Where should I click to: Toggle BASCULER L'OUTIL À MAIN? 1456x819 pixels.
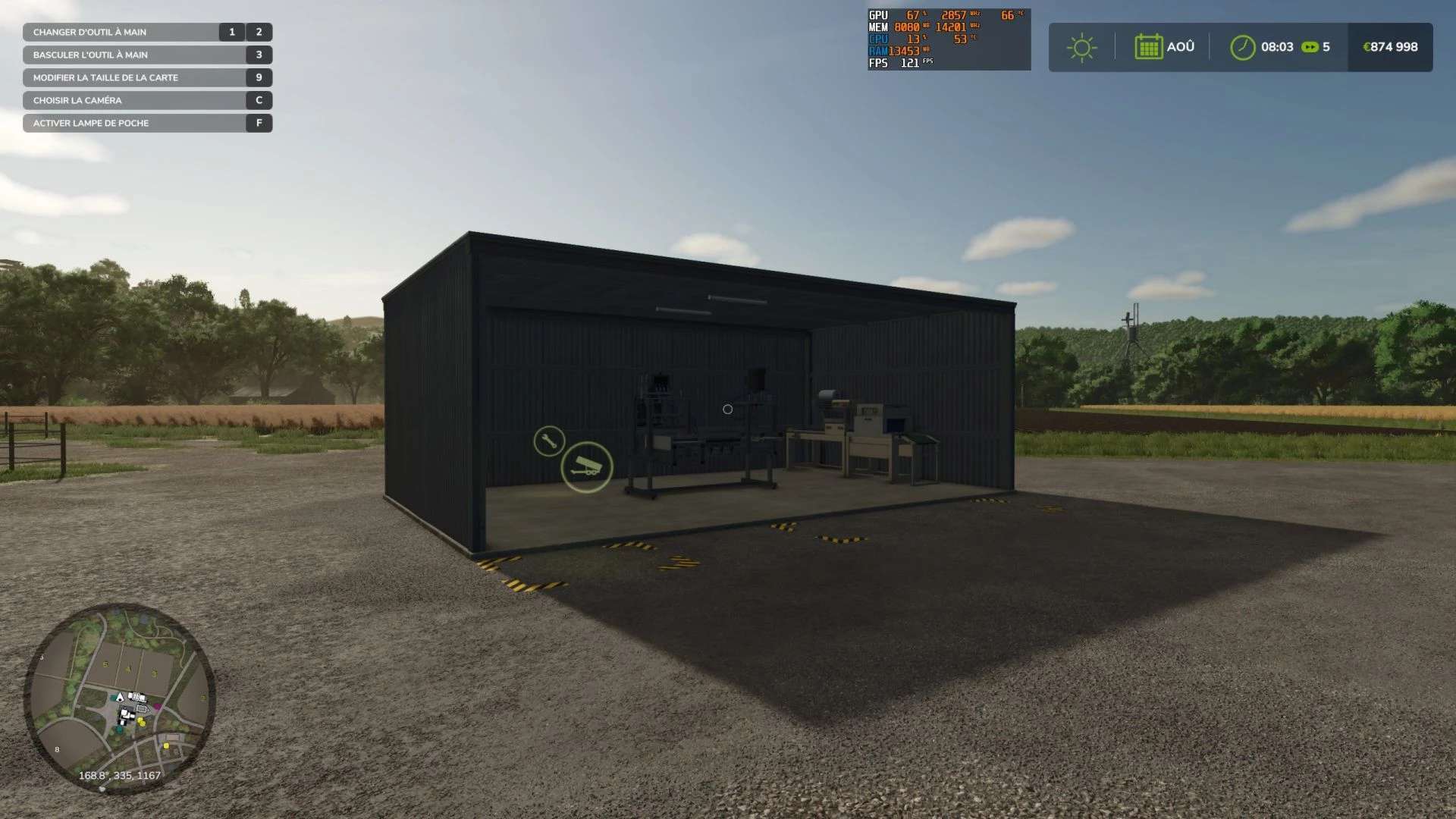(91, 55)
